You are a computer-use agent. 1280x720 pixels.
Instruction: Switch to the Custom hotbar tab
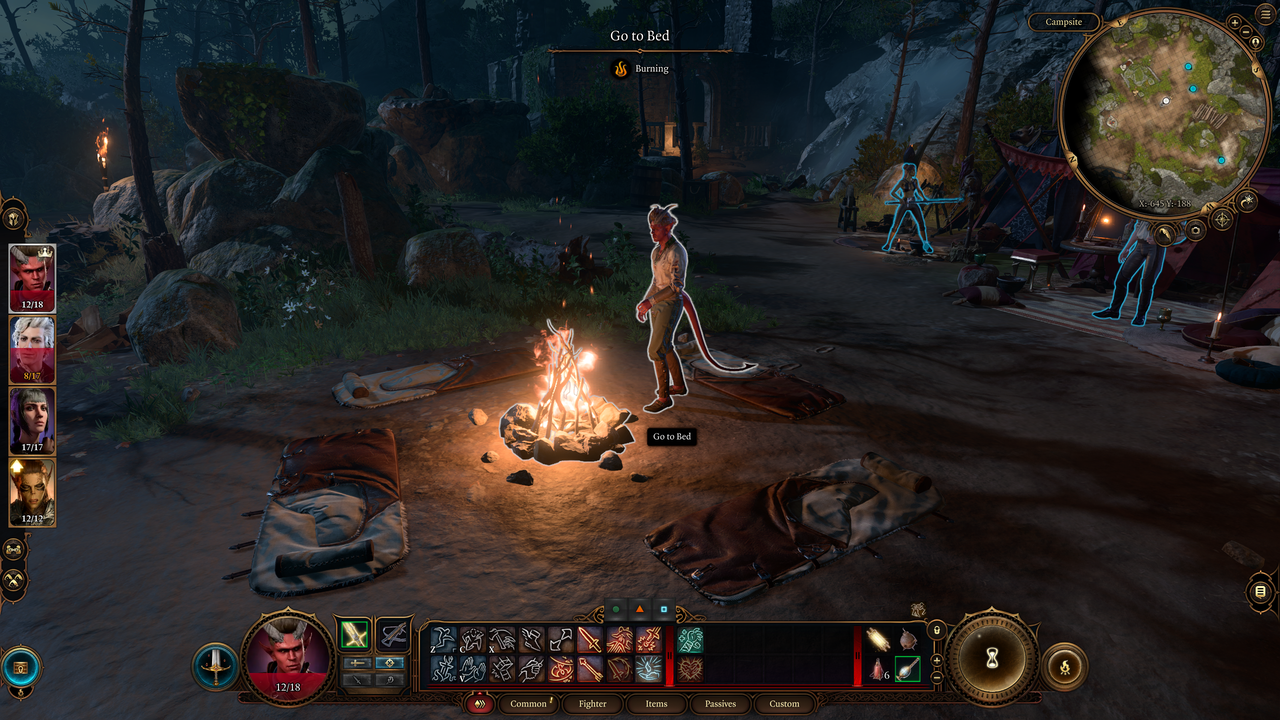(784, 704)
